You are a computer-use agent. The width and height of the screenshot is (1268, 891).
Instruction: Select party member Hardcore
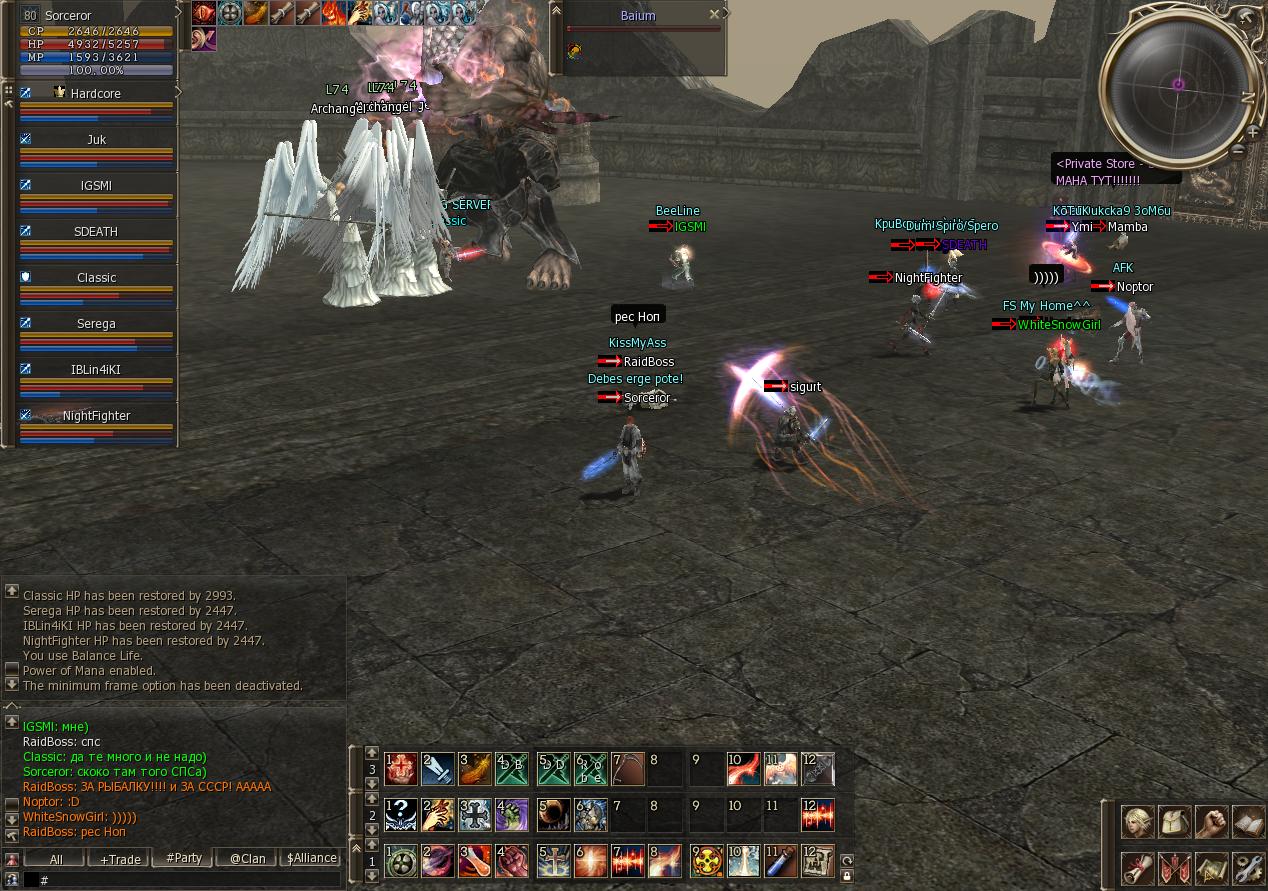[96, 94]
